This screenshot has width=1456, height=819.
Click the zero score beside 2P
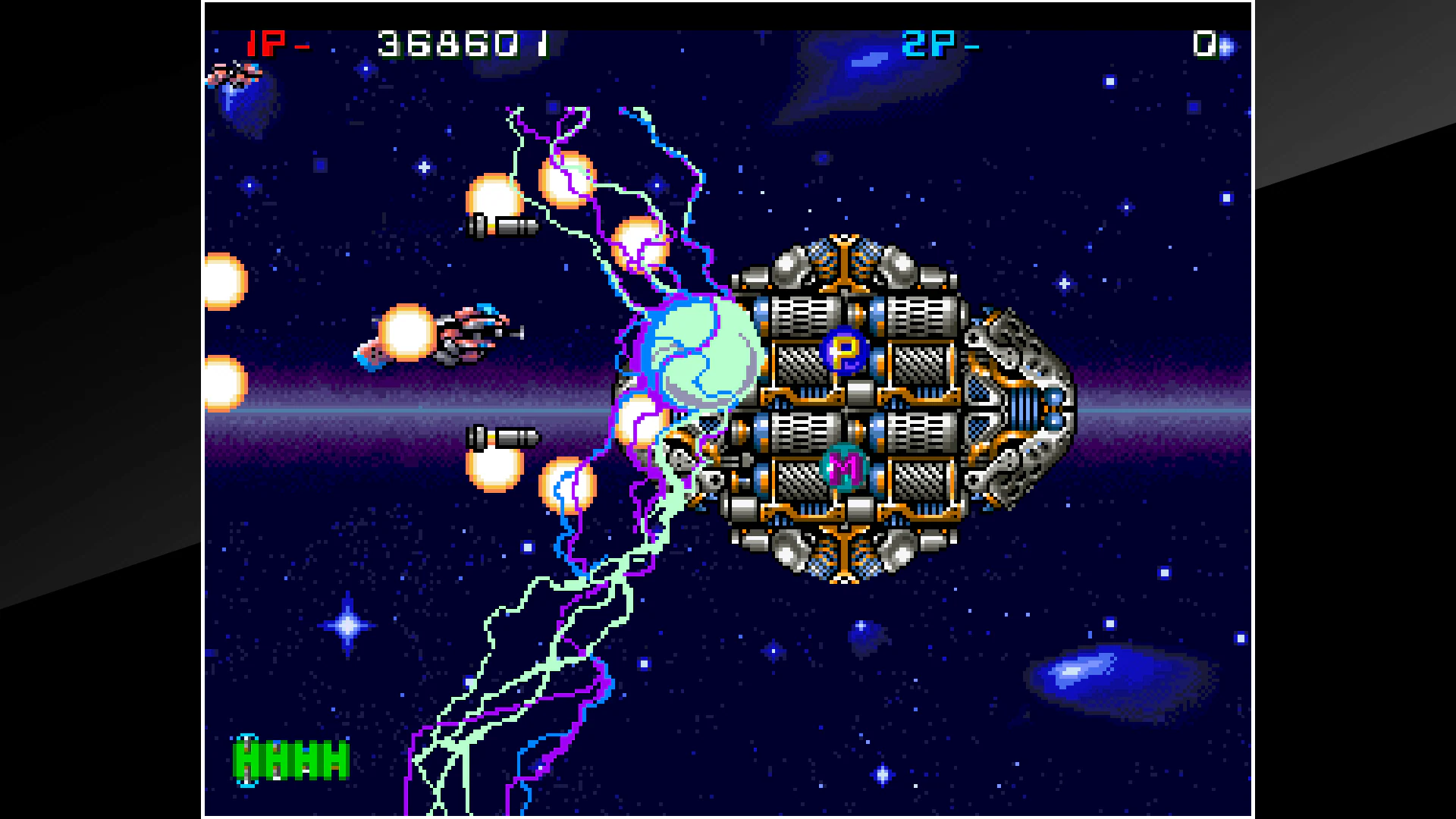pyautogui.click(x=1206, y=43)
